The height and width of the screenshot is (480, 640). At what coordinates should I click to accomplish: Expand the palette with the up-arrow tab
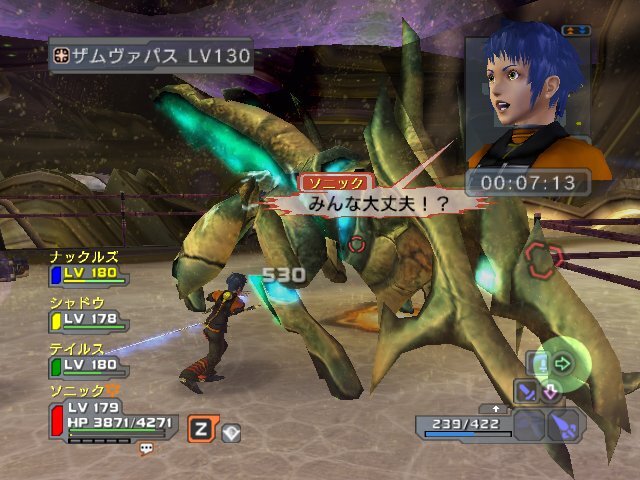495,408
